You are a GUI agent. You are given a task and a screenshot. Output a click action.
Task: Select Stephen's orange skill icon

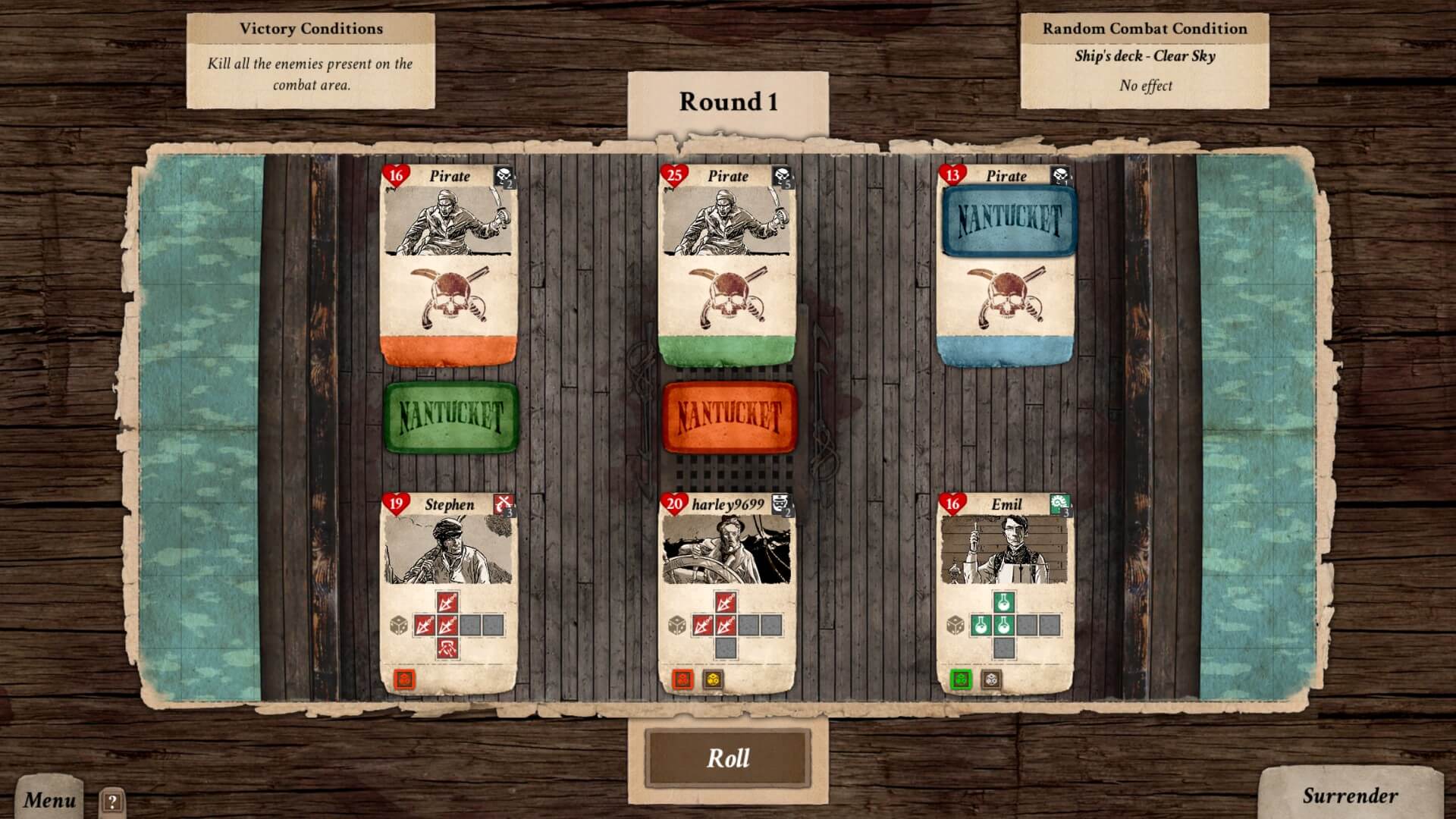tap(405, 679)
